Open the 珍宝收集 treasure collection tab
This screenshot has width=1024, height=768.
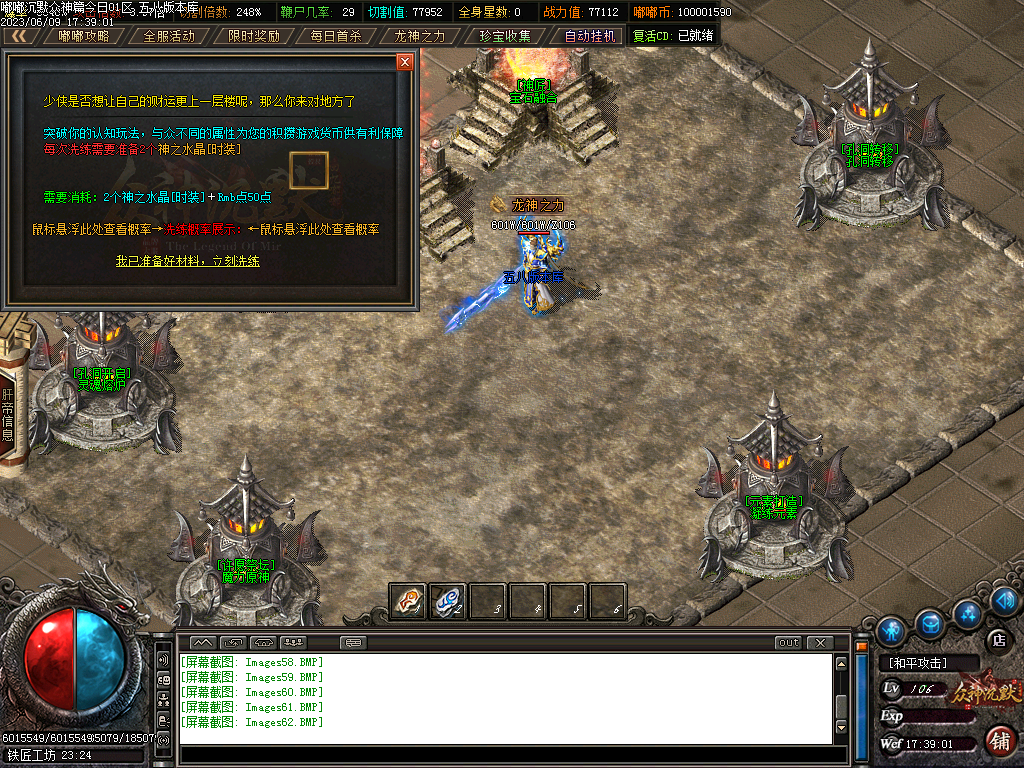(x=505, y=36)
